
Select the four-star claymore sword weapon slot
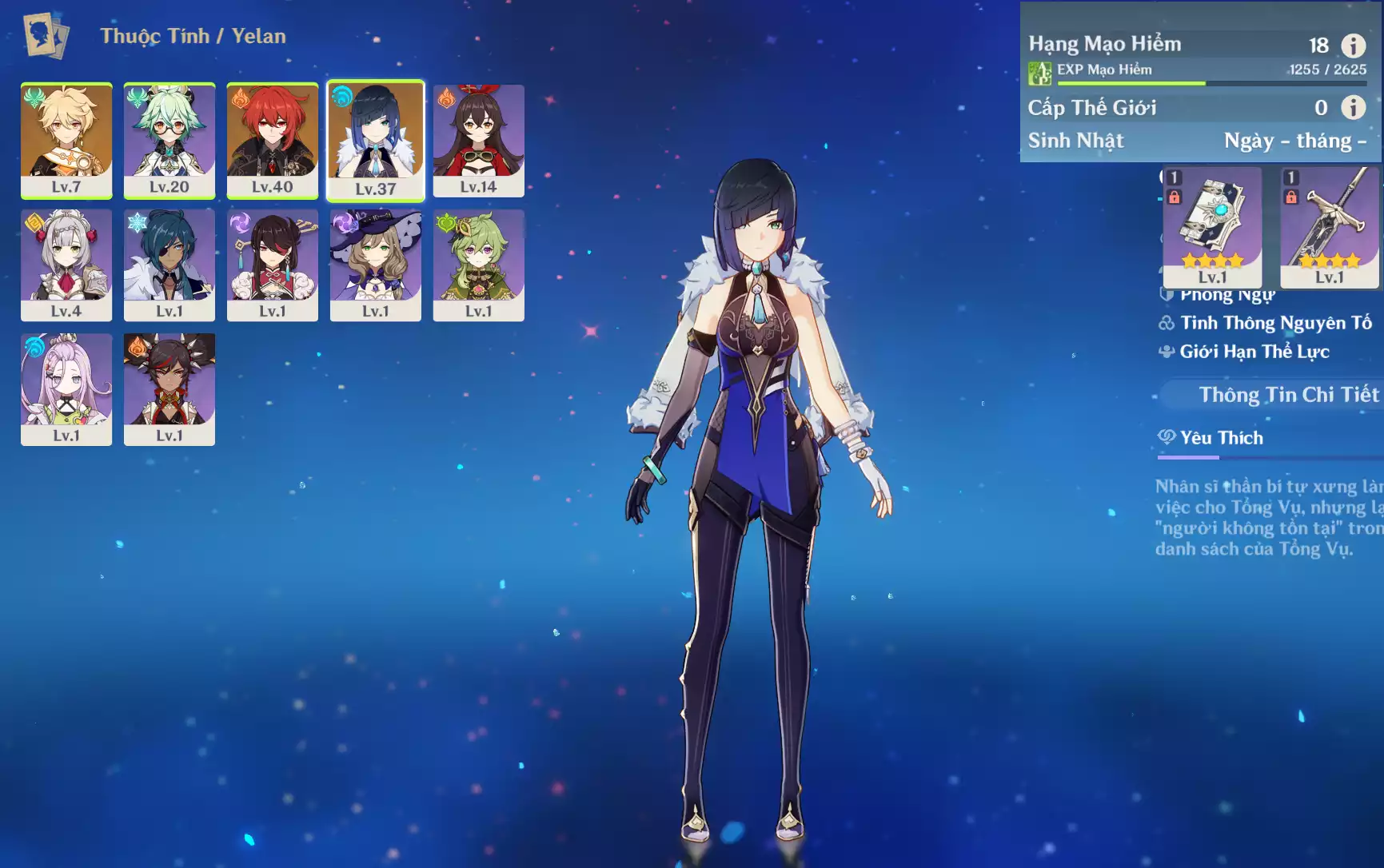tap(1329, 226)
